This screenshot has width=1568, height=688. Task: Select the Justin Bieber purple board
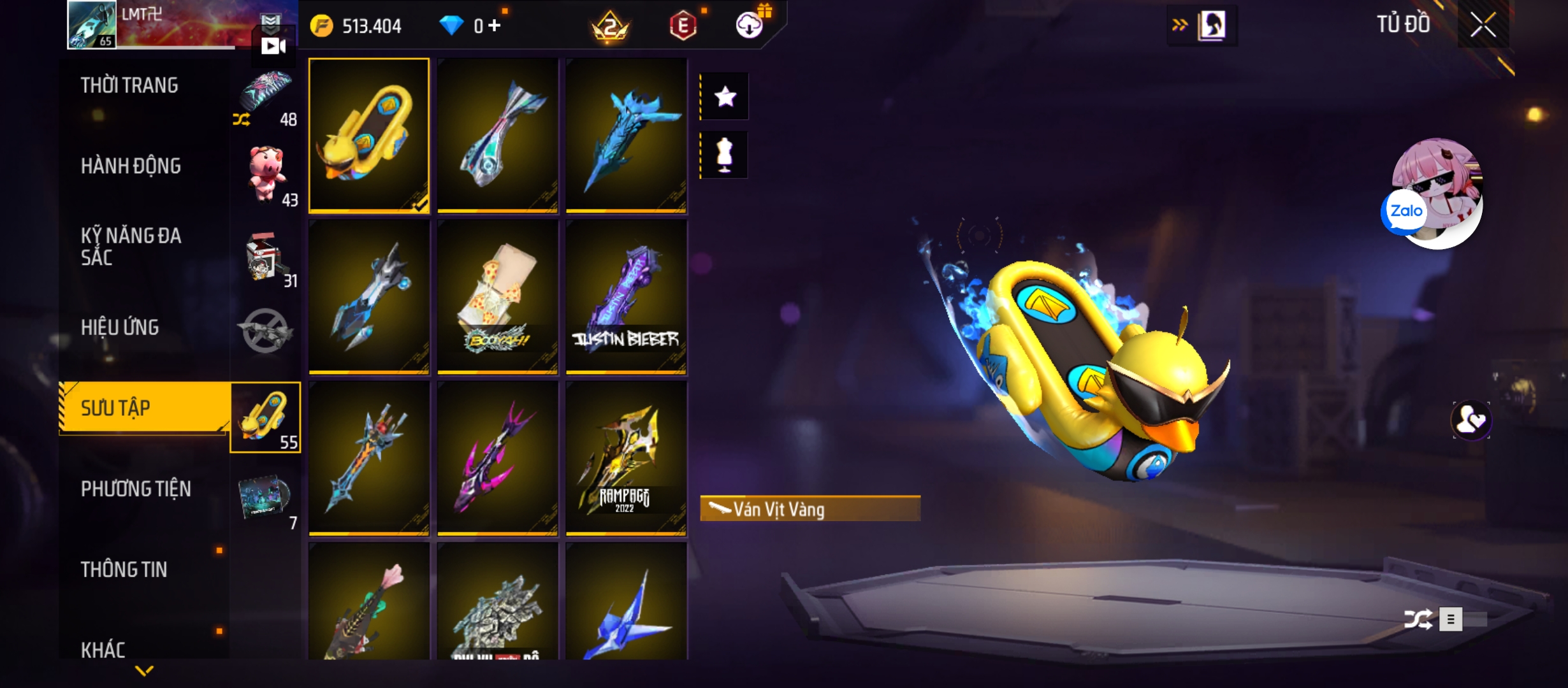626,297
